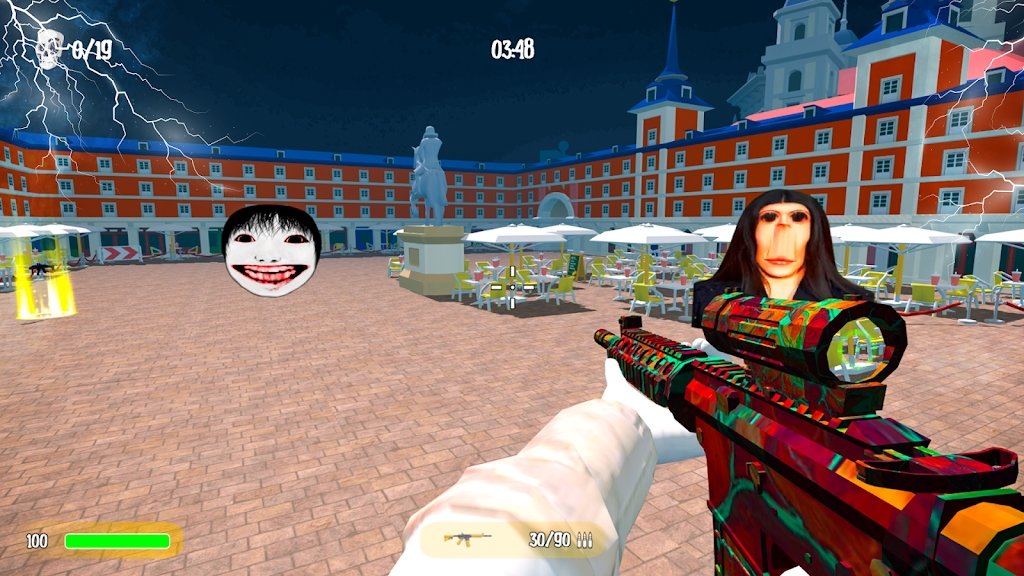This screenshot has height=576, width=1024.
Task: Select the golden rifle weapon icon
Action: pos(467,540)
